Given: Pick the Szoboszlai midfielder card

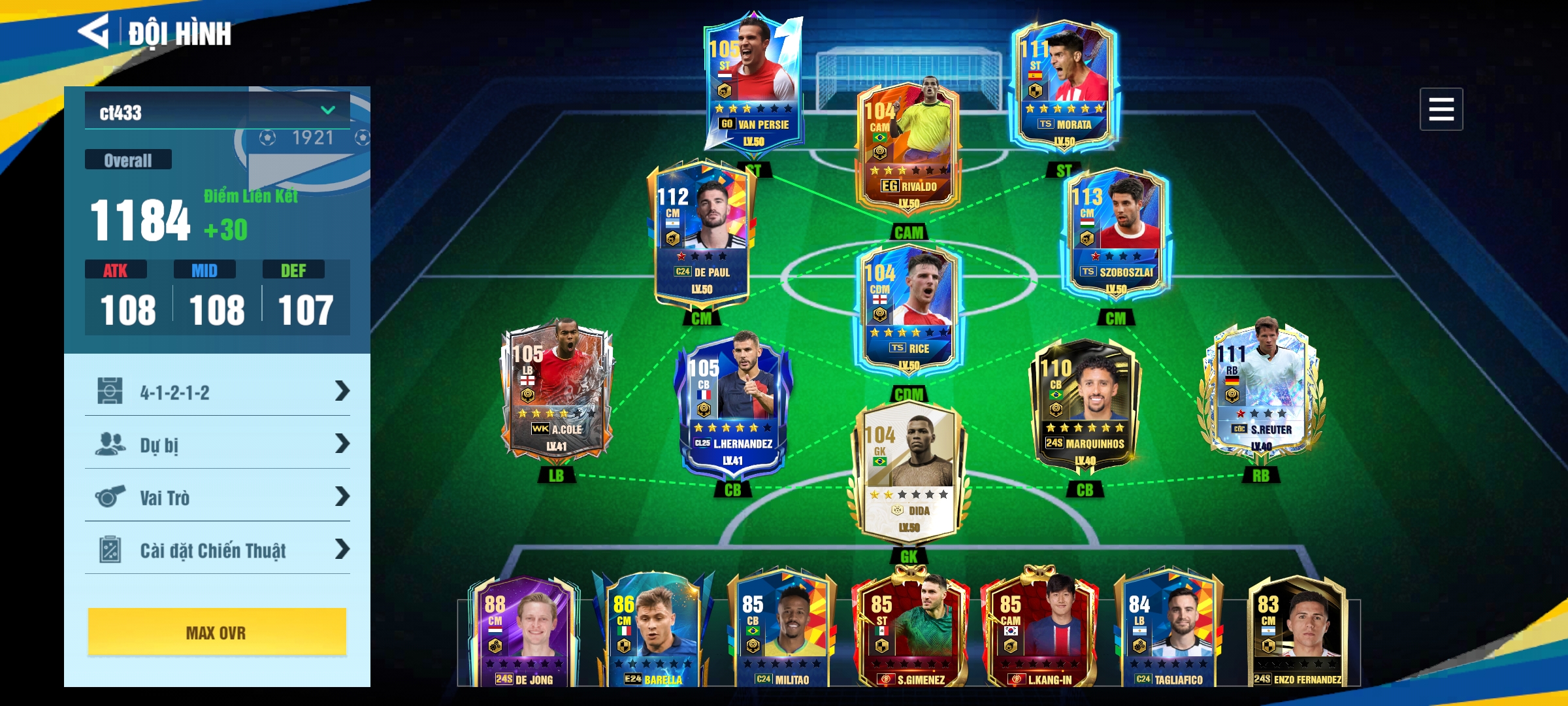Looking at the screenshot, I should coord(1115,232).
